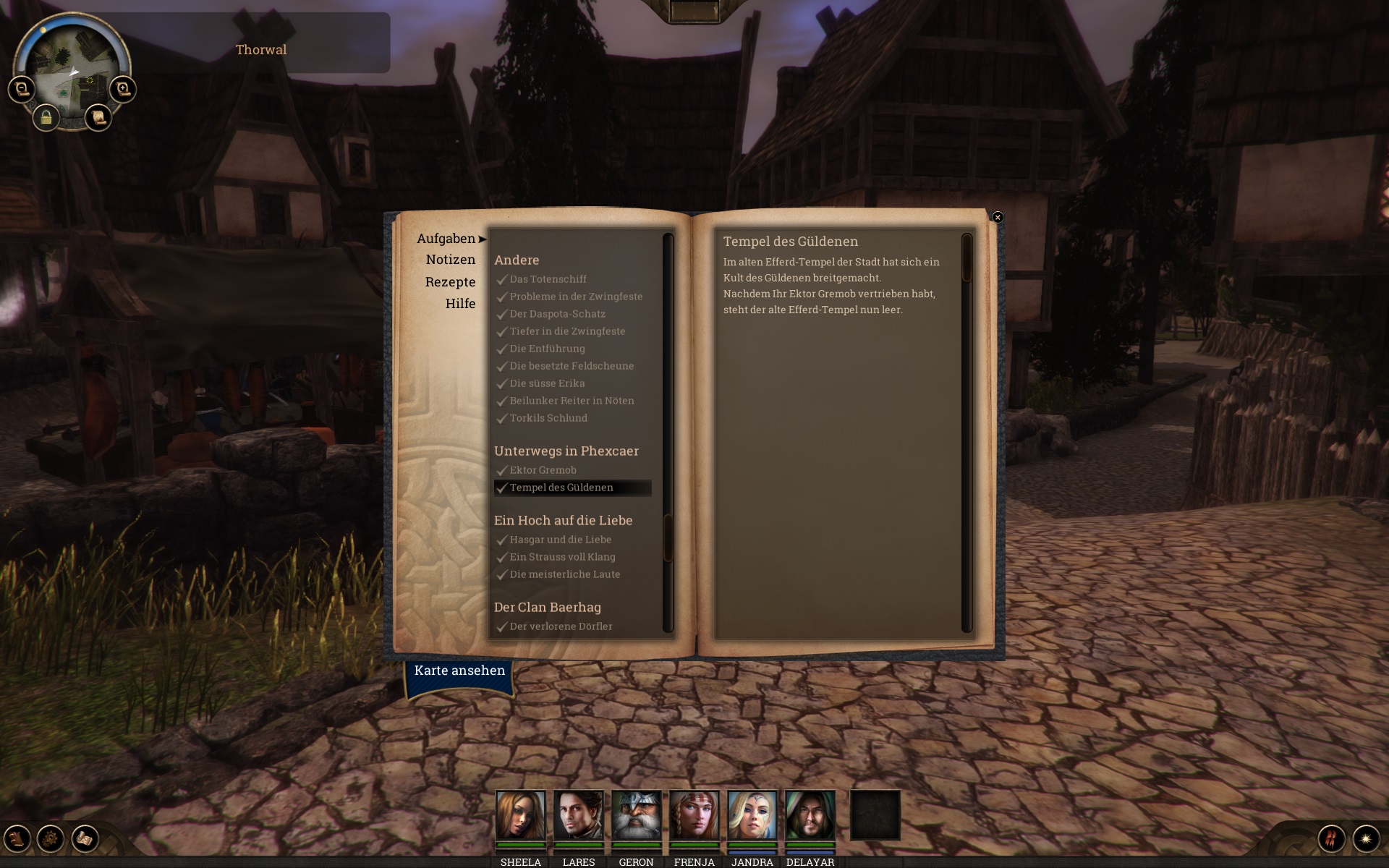Image resolution: width=1389 pixels, height=868 pixels.
Task: Zoom out the minimap
Action: pyautogui.click(x=22, y=89)
